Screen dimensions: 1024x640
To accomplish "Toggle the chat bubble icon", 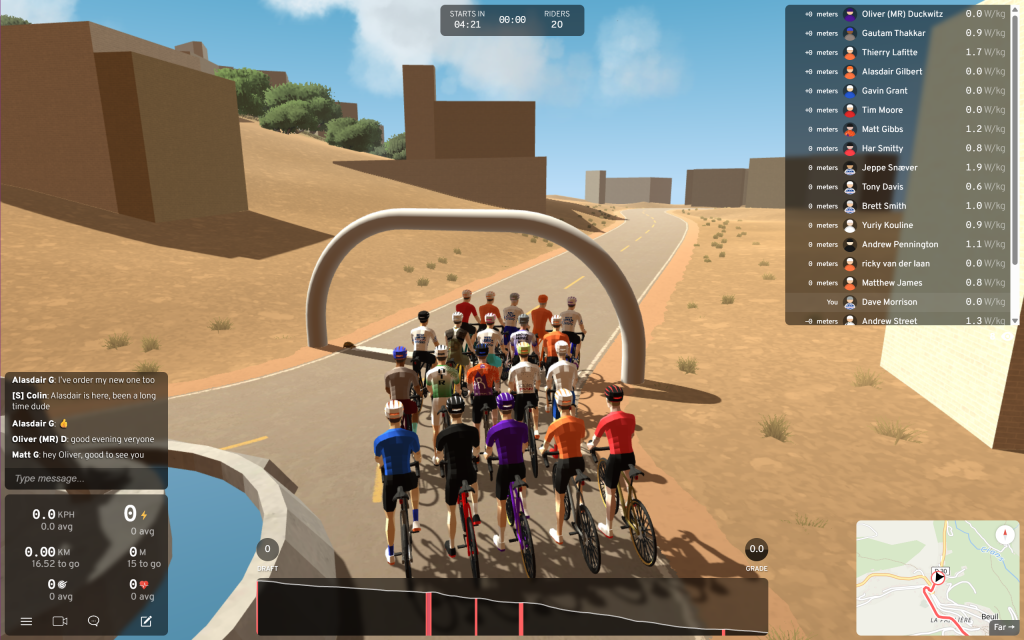I will point(94,621).
